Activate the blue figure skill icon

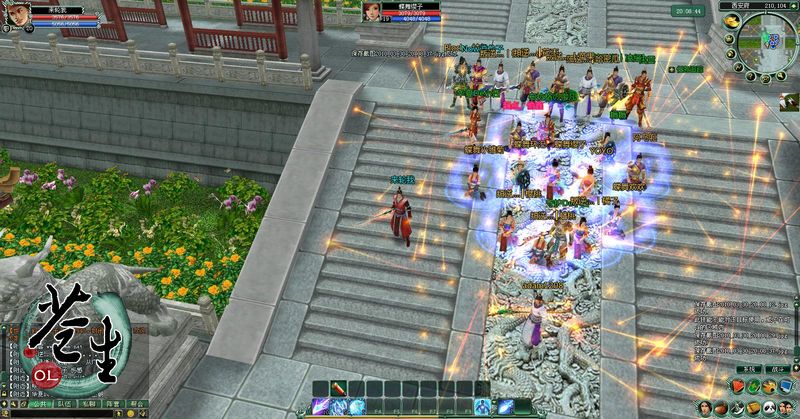(484, 407)
